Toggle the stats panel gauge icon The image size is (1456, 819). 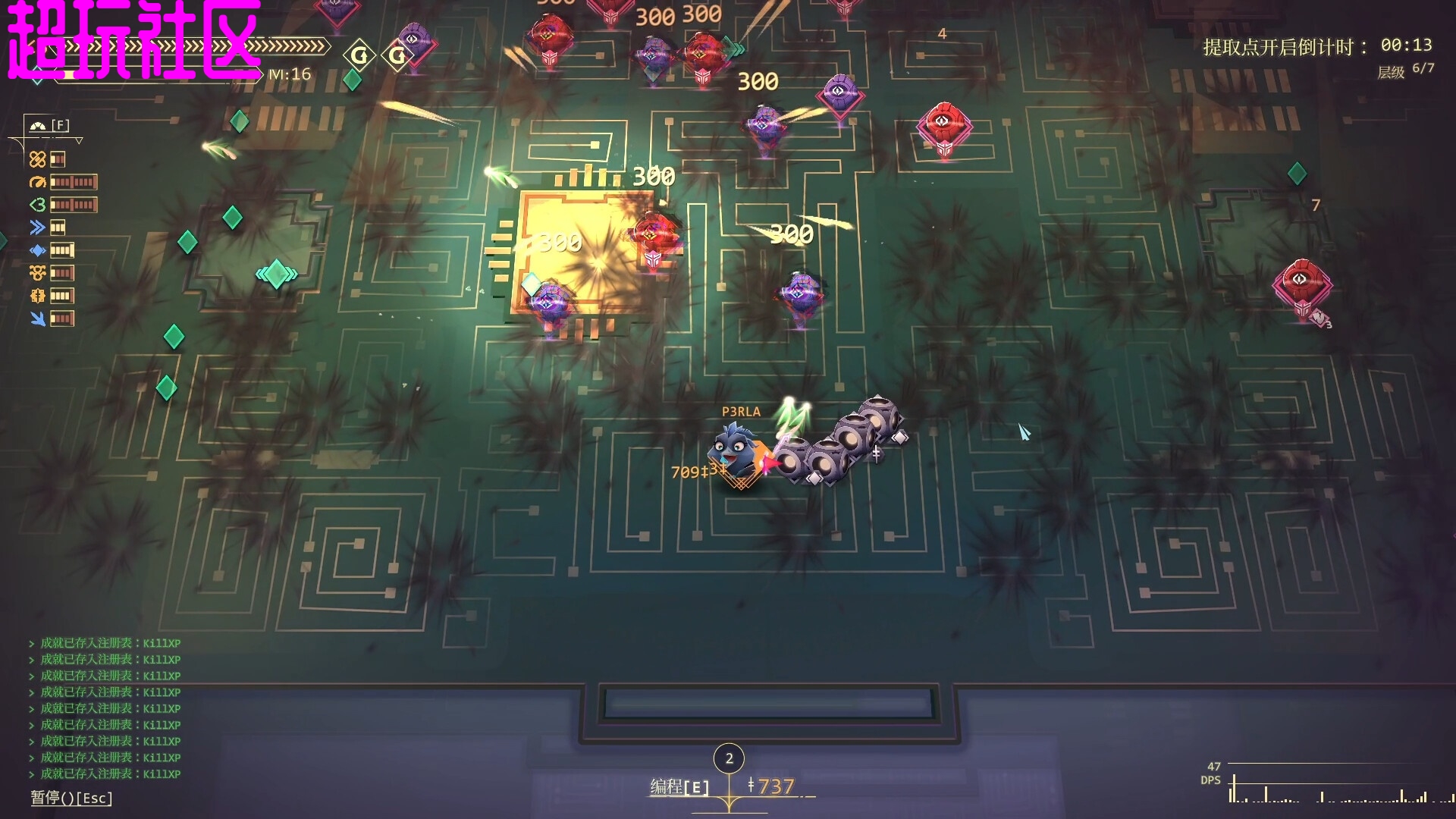click(38, 125)
